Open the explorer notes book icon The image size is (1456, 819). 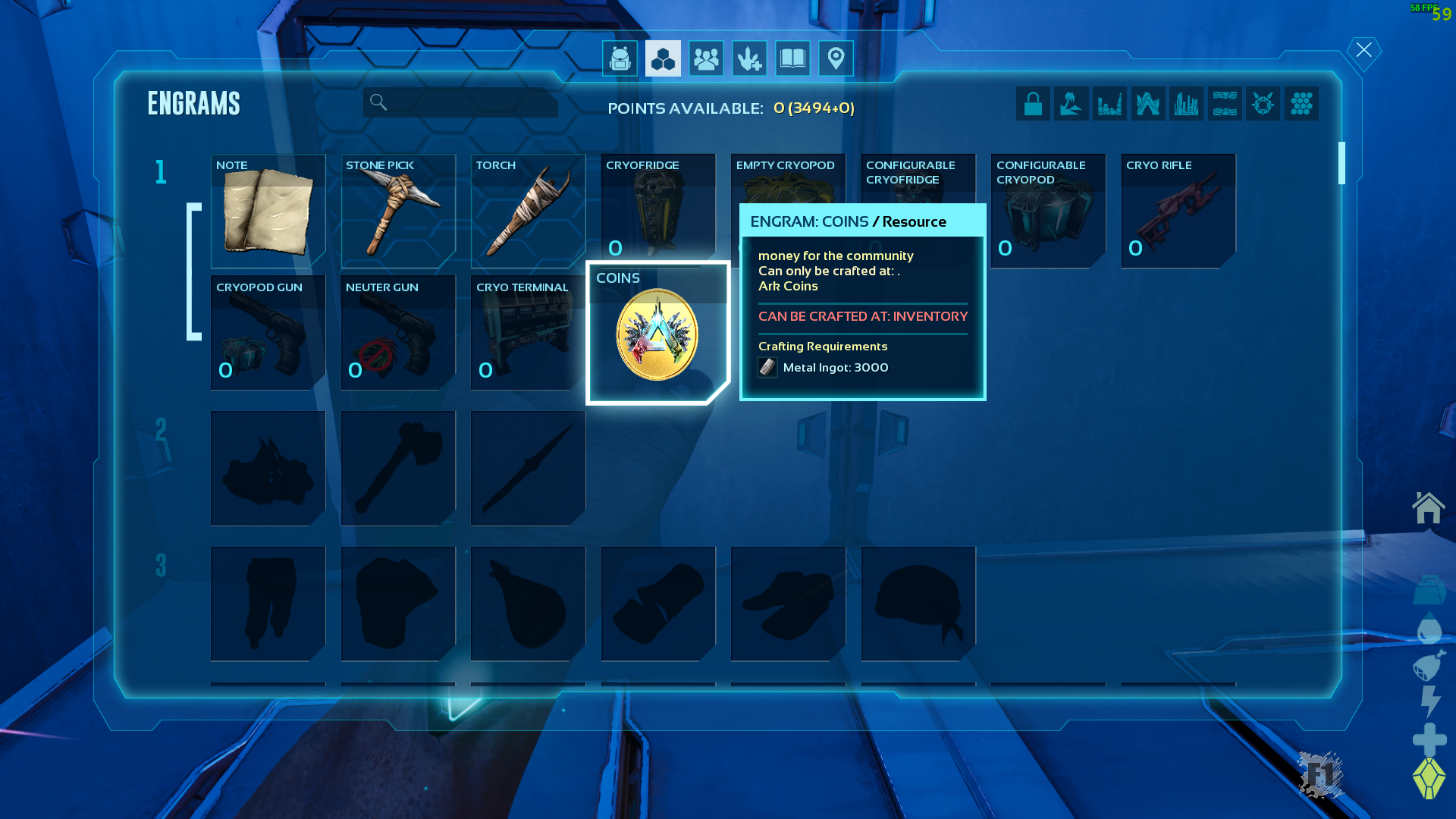point(792,58)
